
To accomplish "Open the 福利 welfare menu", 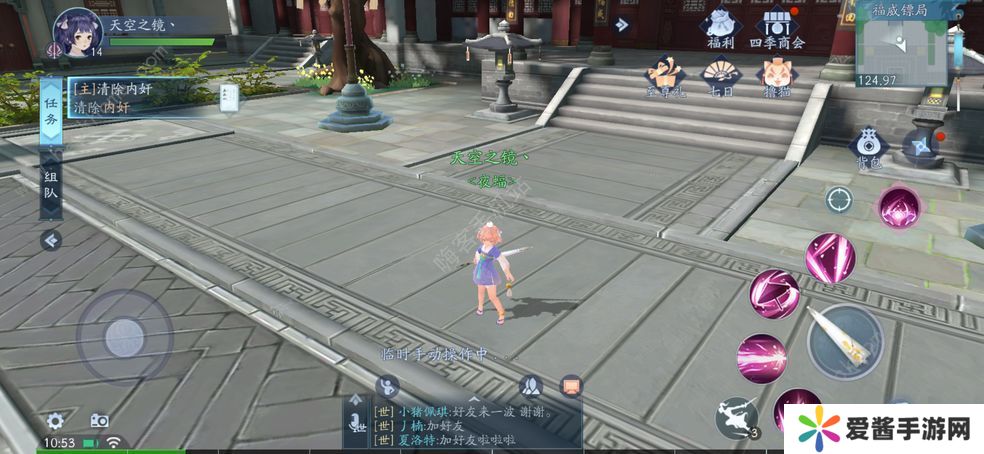I will [720, 26].
